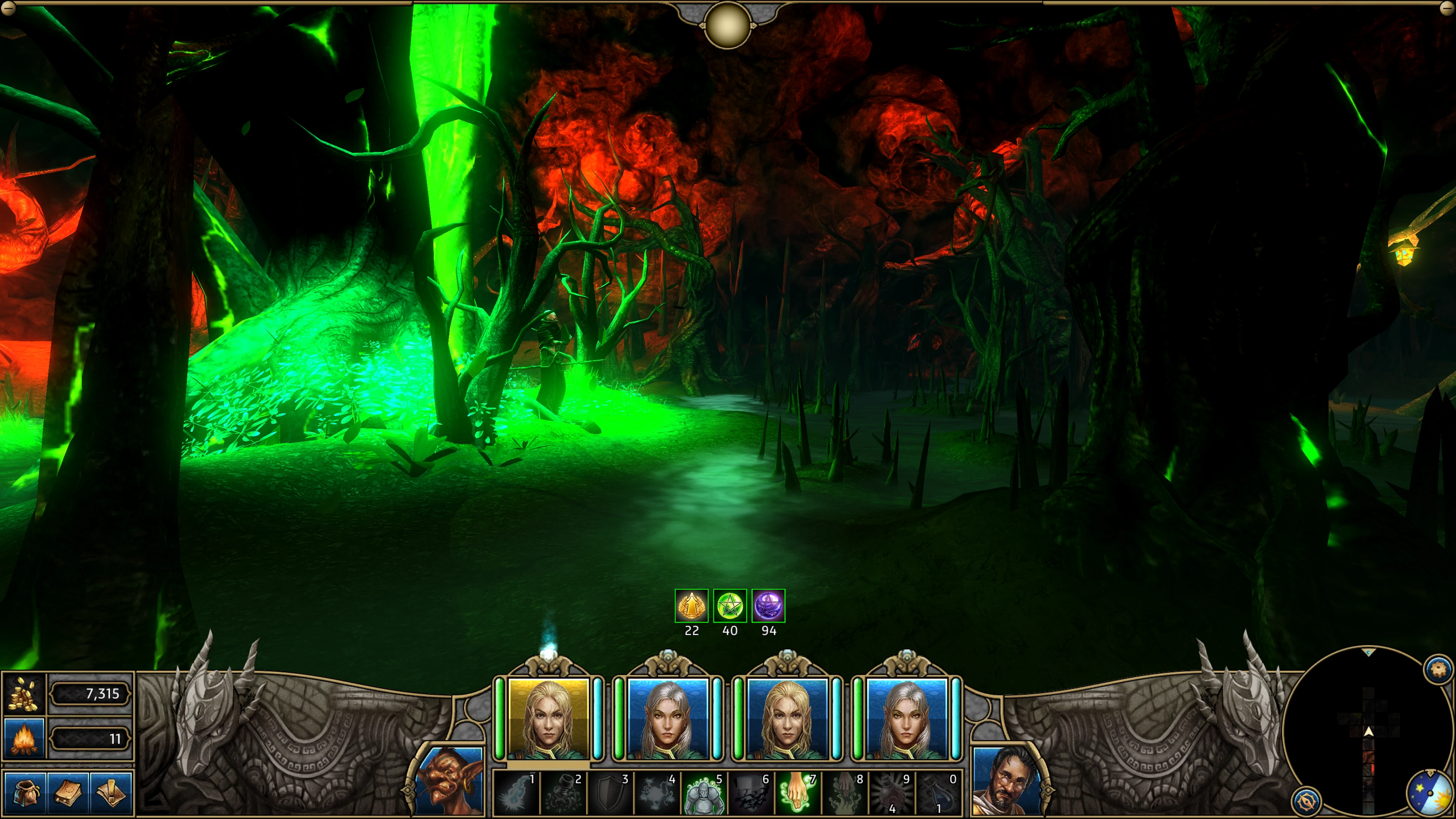
Task: Inspect the purple pentagram buff icon
Action: [768, 605]
